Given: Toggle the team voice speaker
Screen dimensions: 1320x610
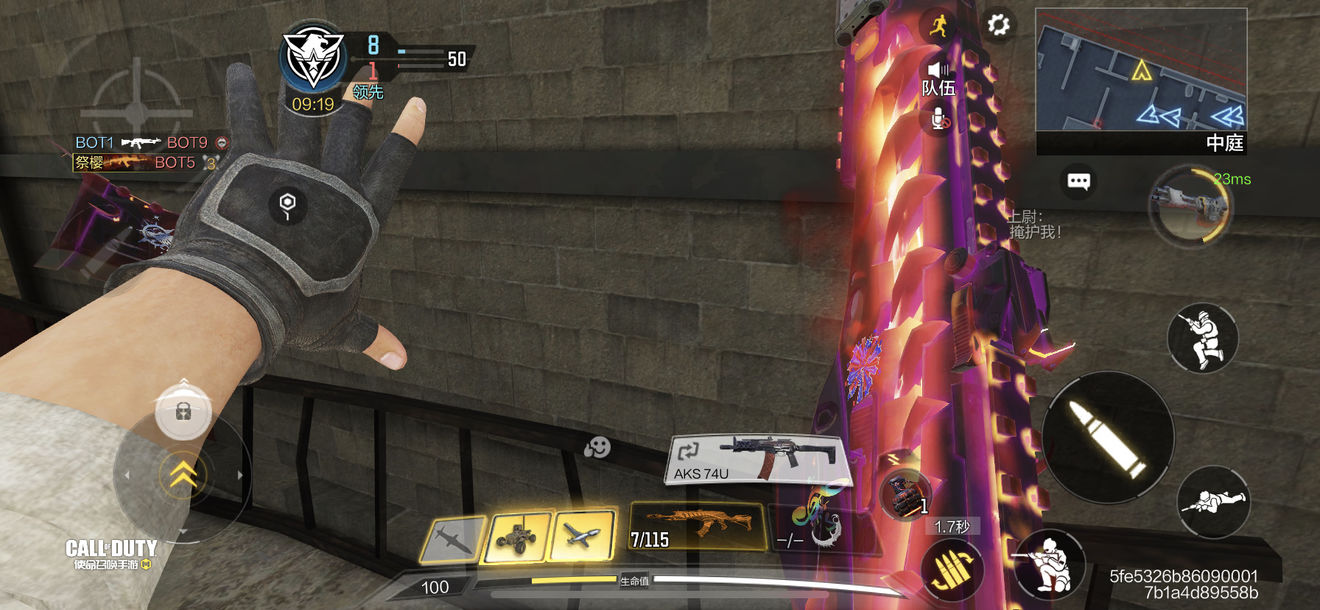Looking at the screenshot, I should click(x=938, y=70).
